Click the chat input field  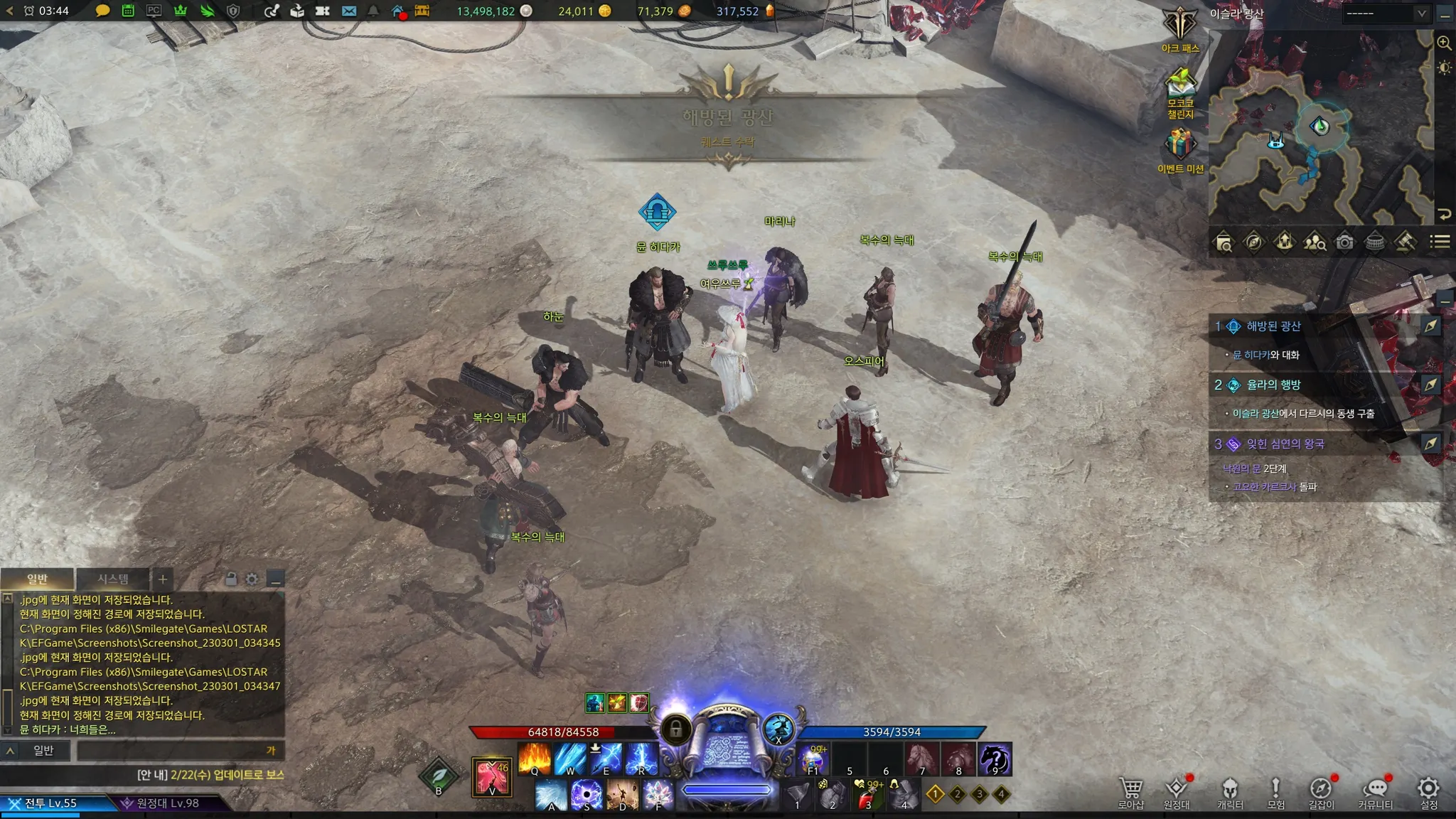(171, 751)
